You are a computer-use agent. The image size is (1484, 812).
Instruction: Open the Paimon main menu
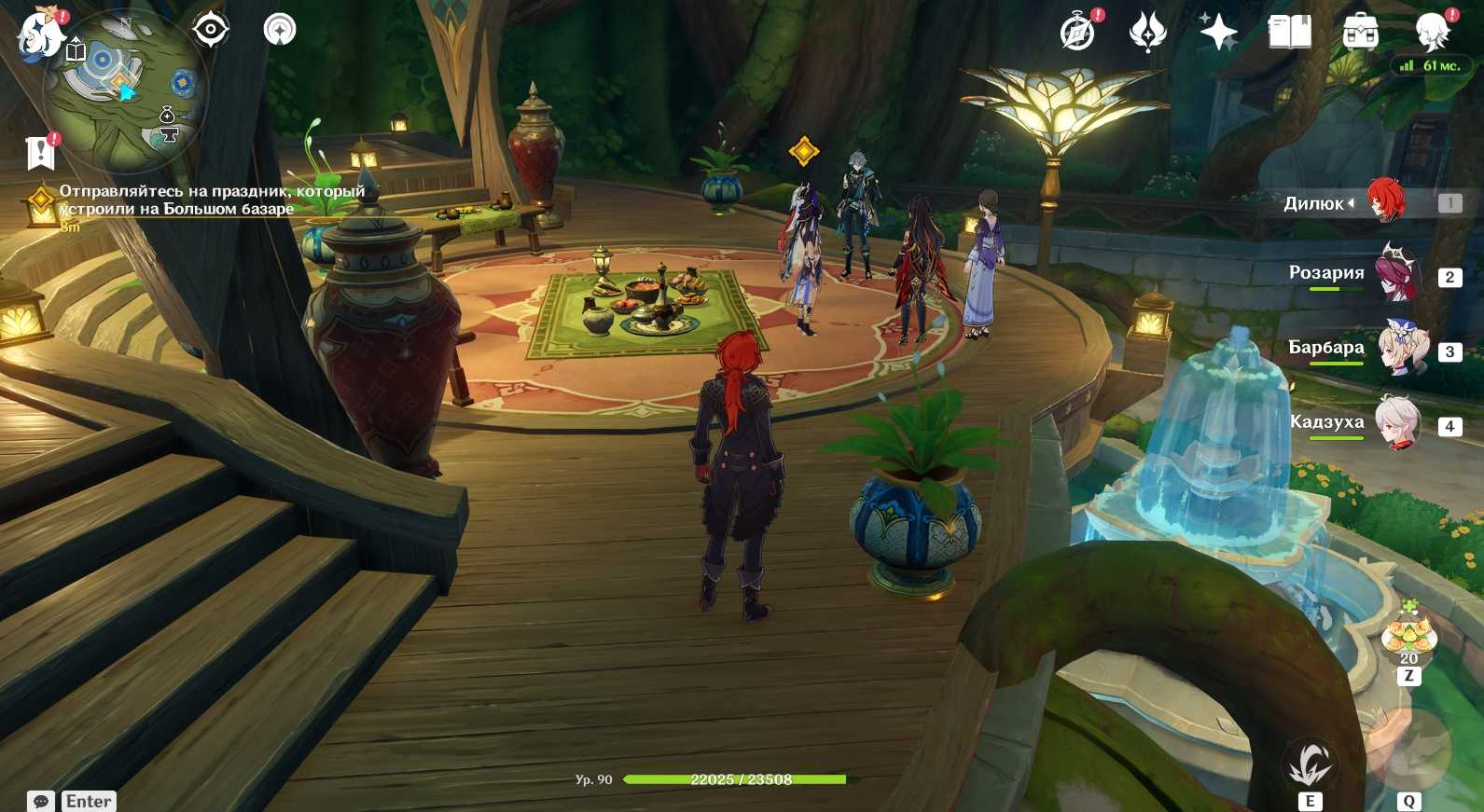click(x=39, y=34)
